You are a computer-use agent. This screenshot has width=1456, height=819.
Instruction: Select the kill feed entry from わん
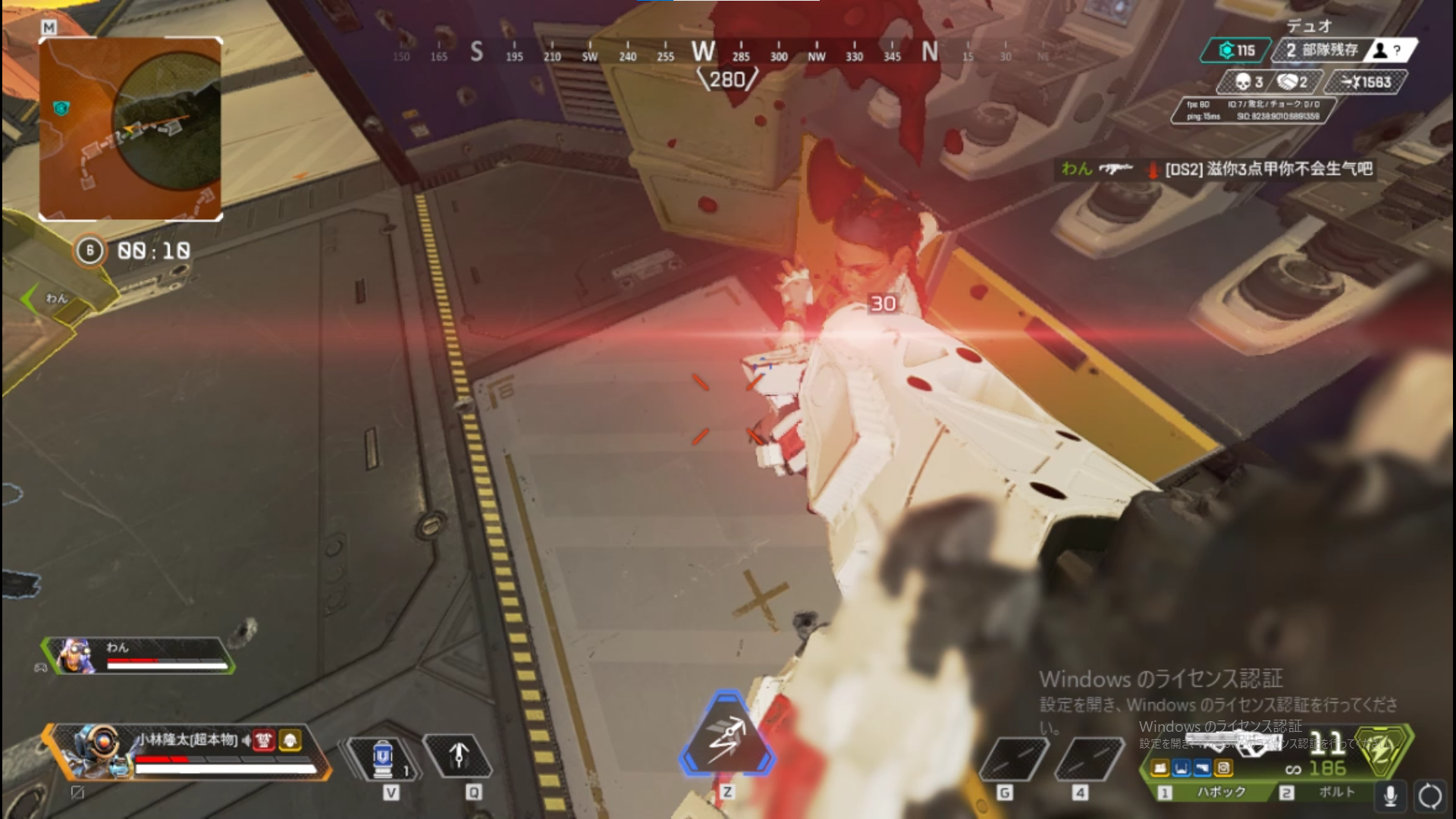[x=1216, y=169]
